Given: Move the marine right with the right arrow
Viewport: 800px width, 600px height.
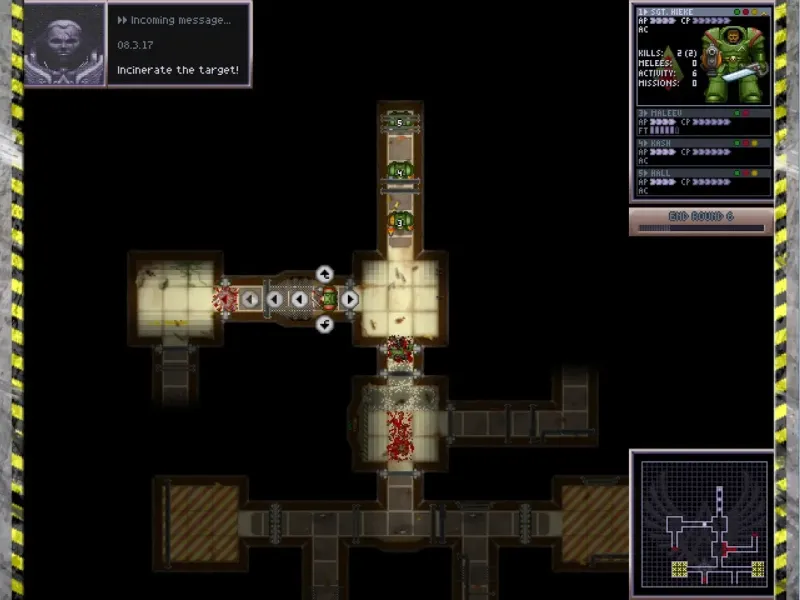Looking at the screenshot, I should (350, 298).
